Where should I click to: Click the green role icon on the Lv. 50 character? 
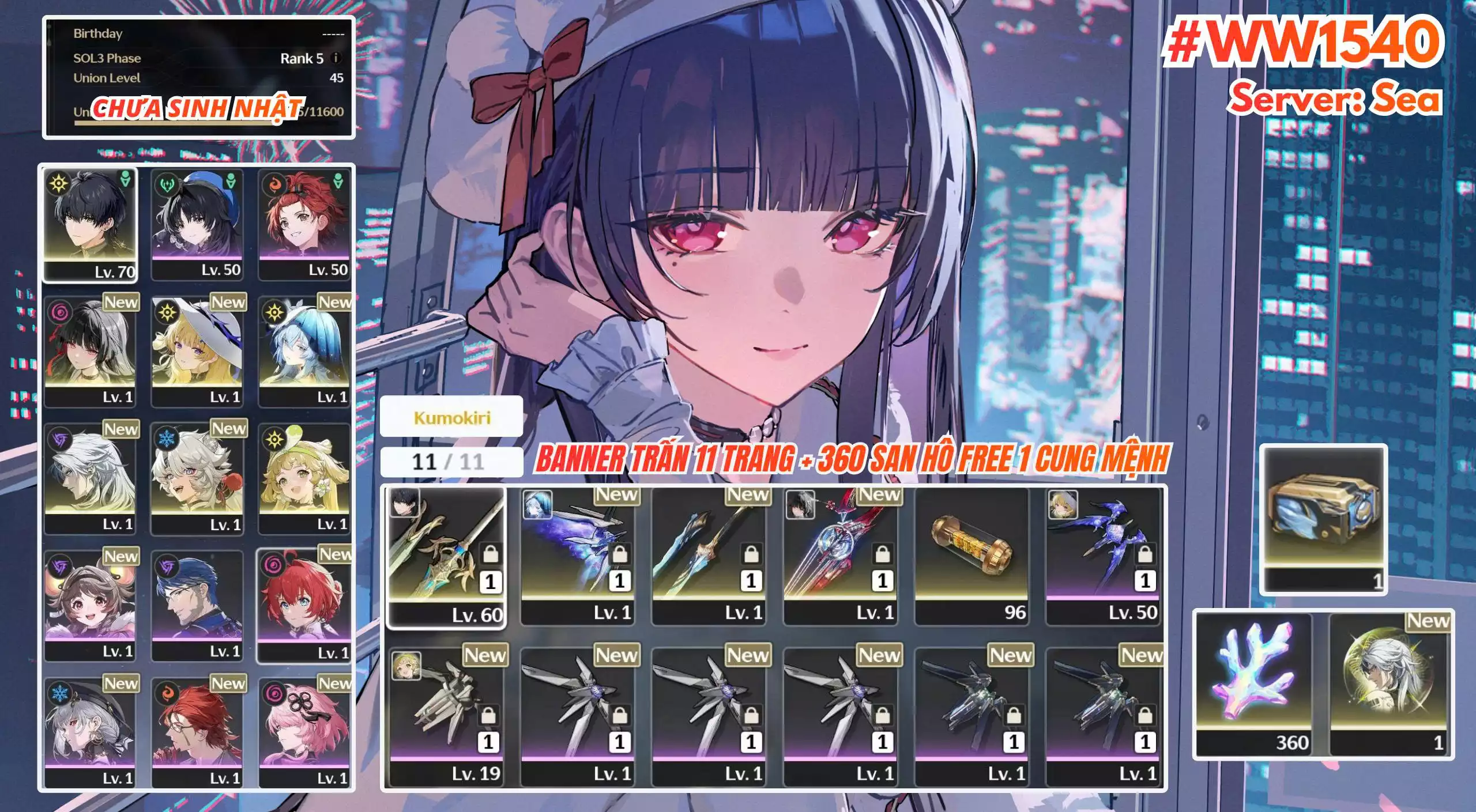229,182
